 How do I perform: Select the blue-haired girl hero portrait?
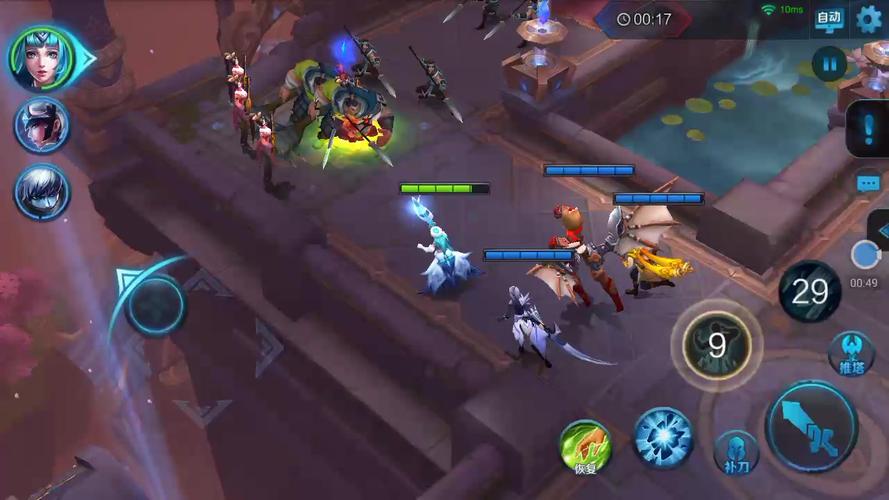coord(43,57)
